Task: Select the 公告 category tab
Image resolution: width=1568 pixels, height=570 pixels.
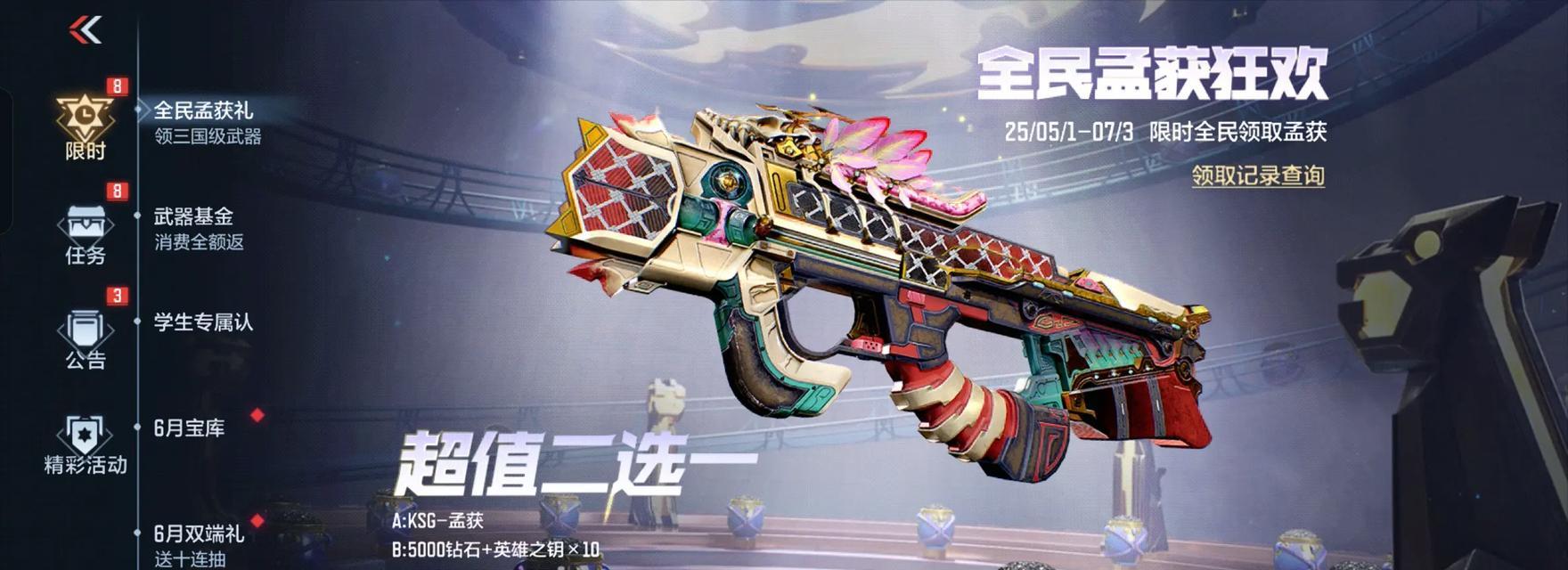Action: 86,338
